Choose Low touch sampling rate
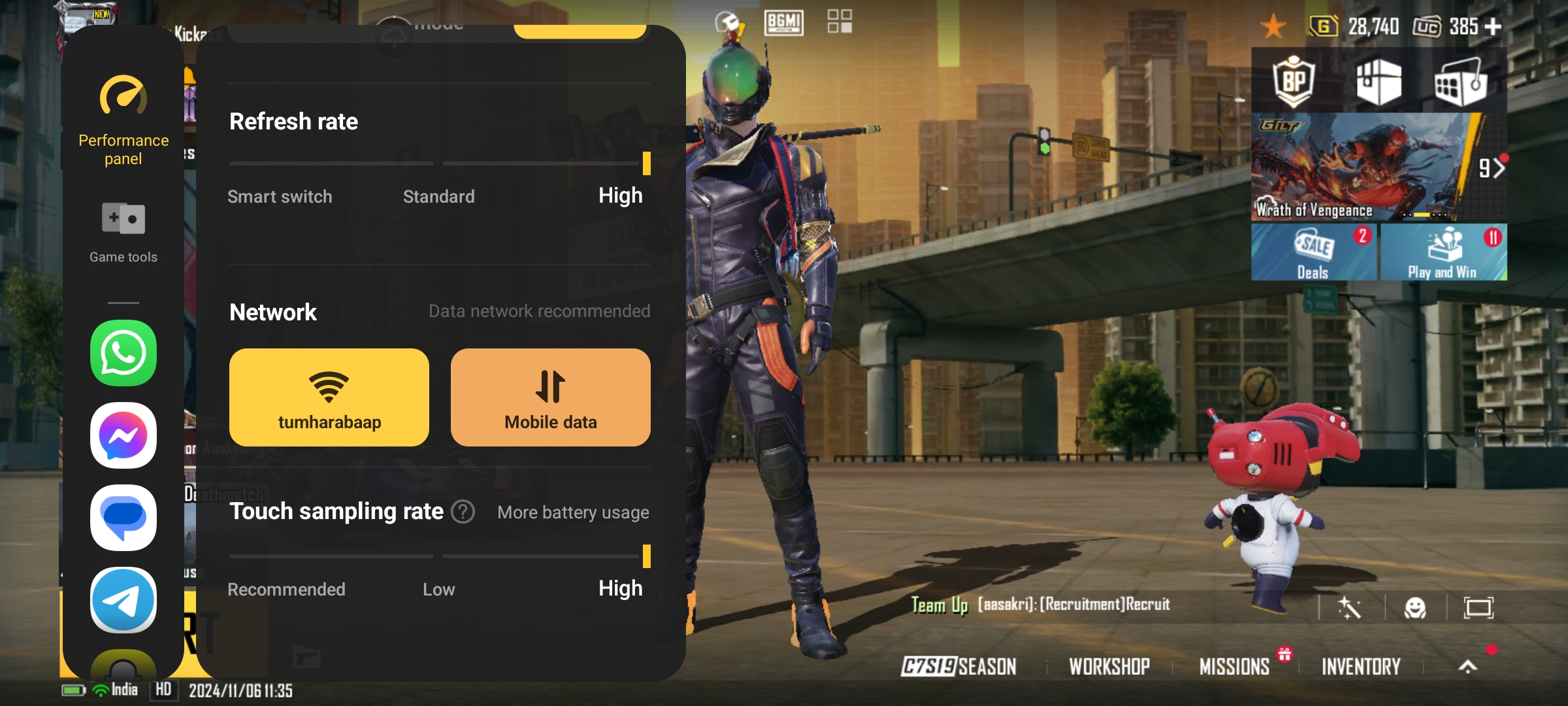 438,589
